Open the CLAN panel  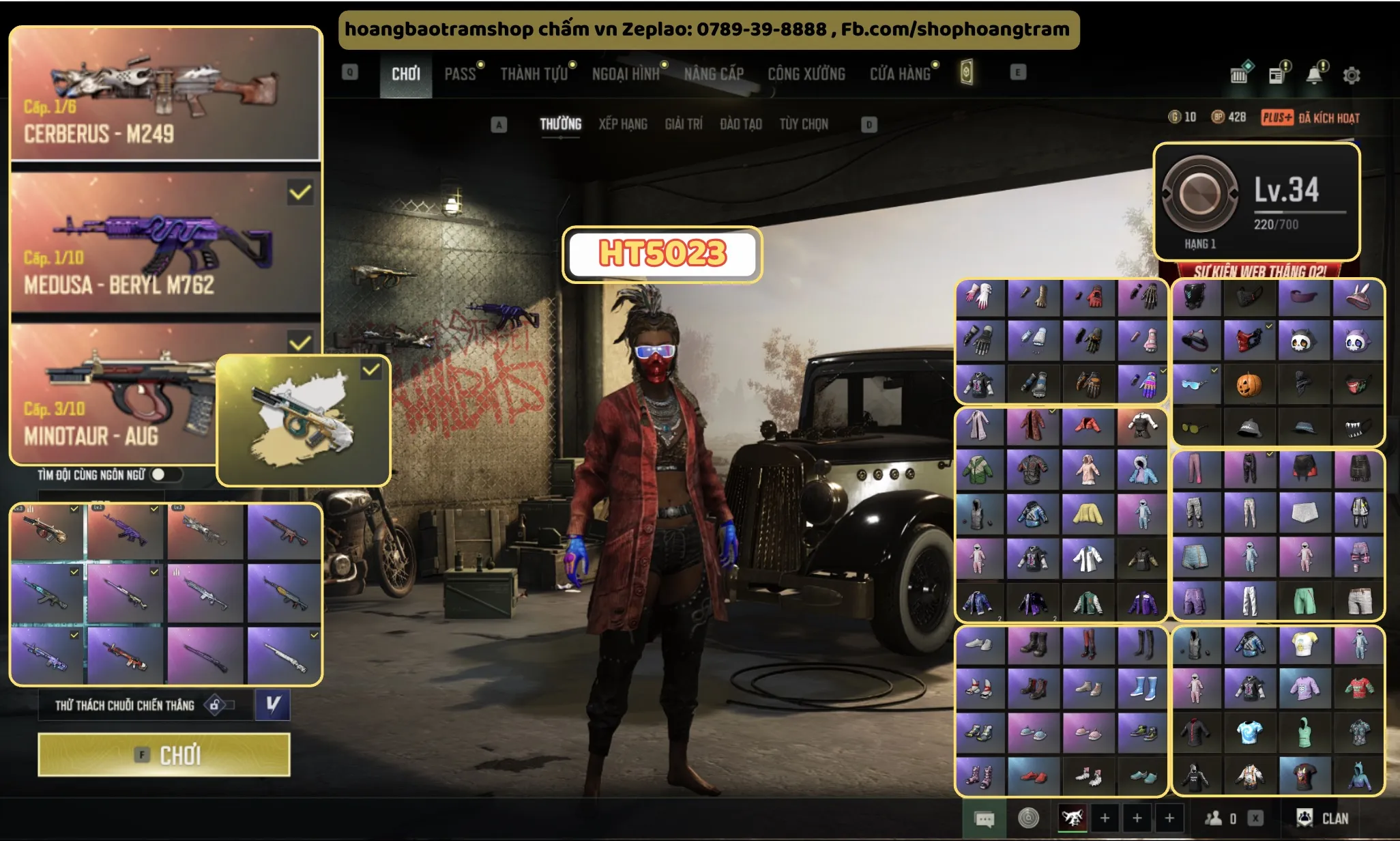(1322, 818)
